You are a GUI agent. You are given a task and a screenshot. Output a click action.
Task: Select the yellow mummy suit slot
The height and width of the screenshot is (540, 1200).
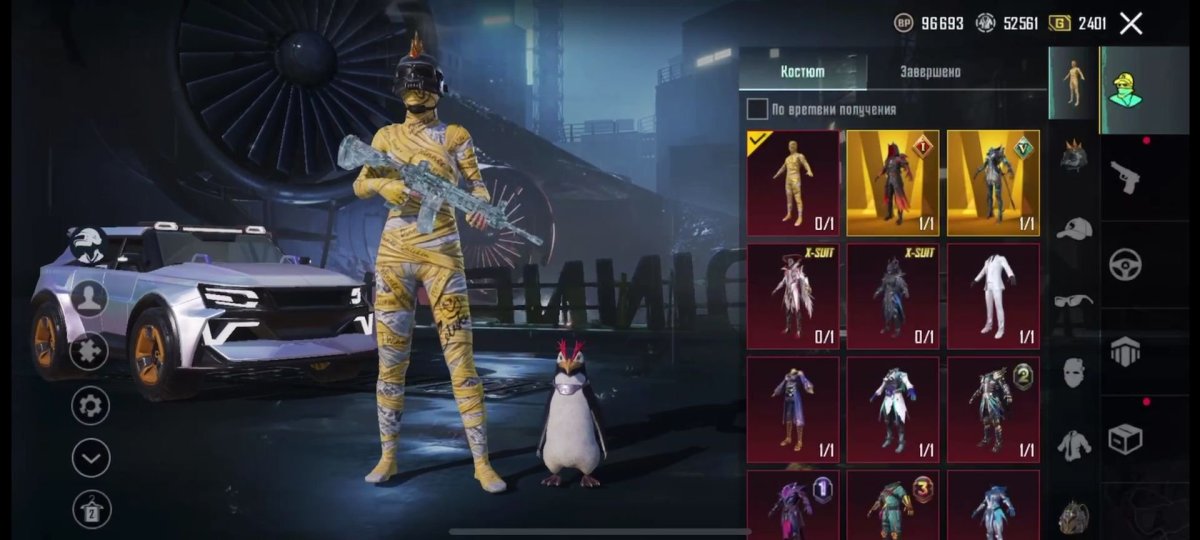(793, 182)
